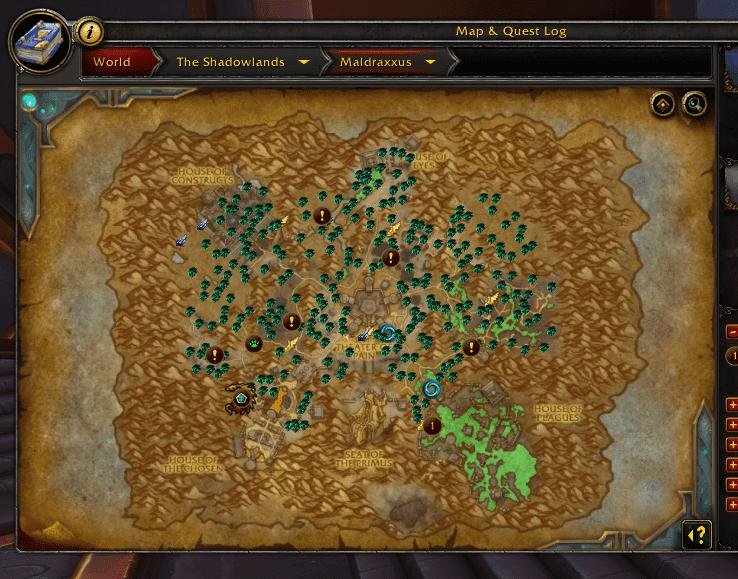Open The Shadowlands continent dropdown
The width and height of the screenshot is (738, 579).
(240, 62)
